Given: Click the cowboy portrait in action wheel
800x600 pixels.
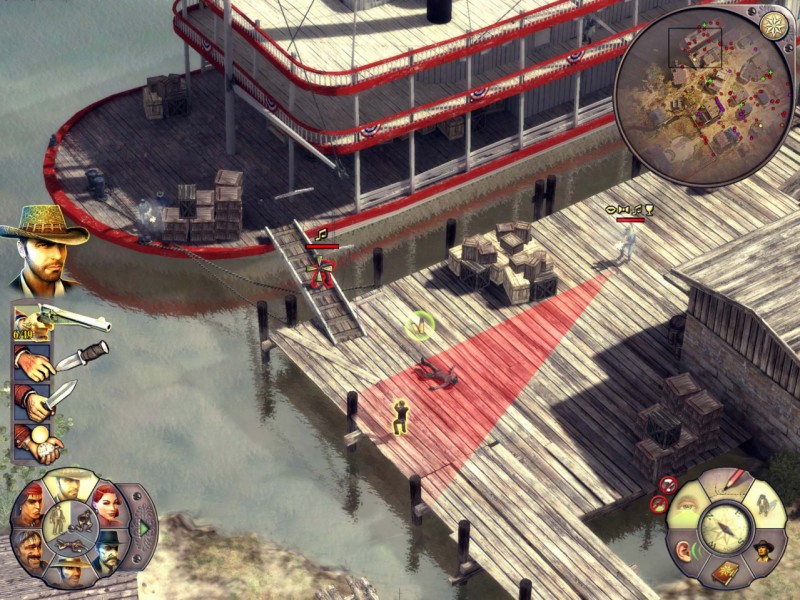Looking at the screenshot, I should tap(762, 549).
